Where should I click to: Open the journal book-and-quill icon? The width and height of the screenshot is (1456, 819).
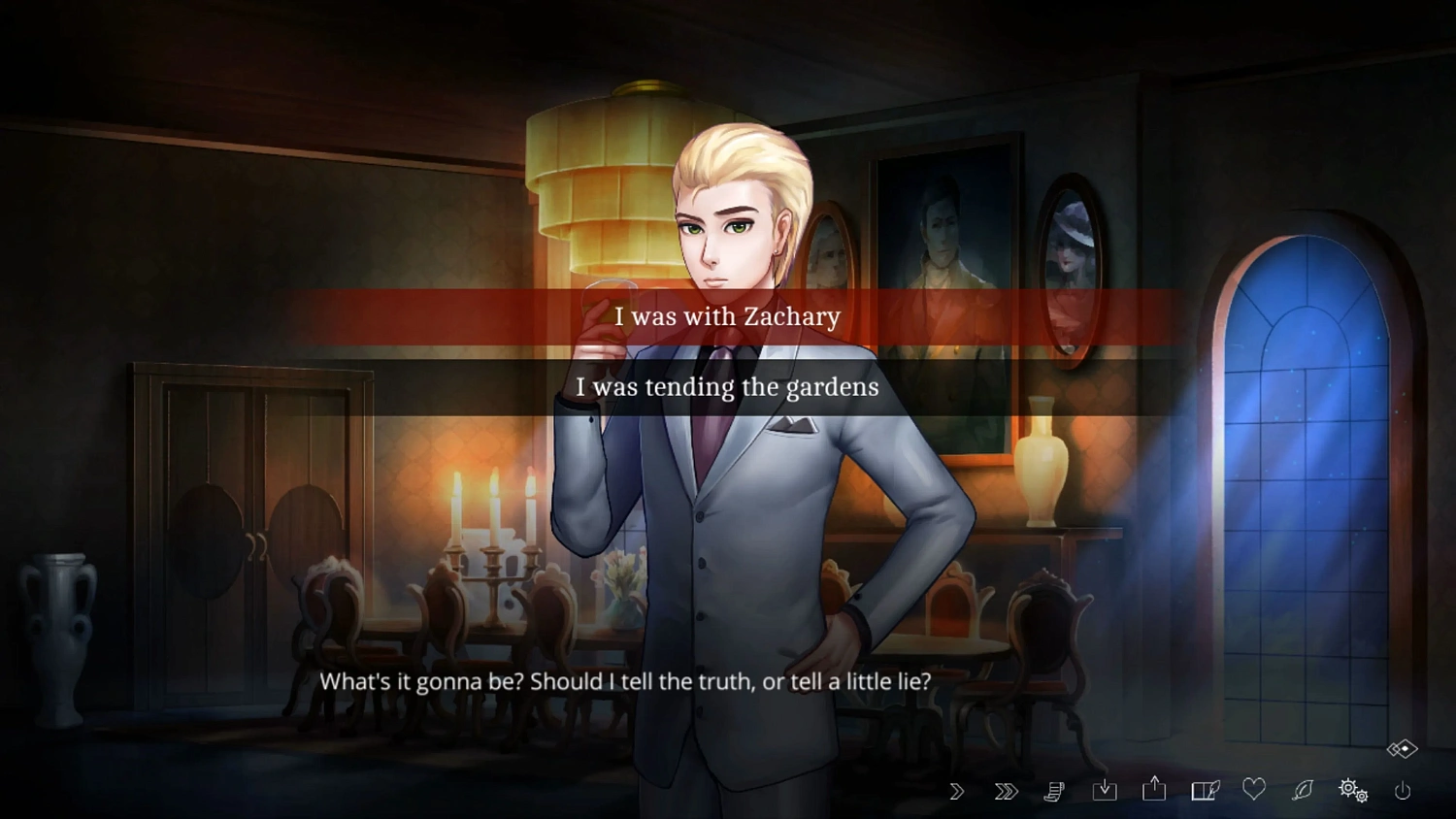(1204, 791)
